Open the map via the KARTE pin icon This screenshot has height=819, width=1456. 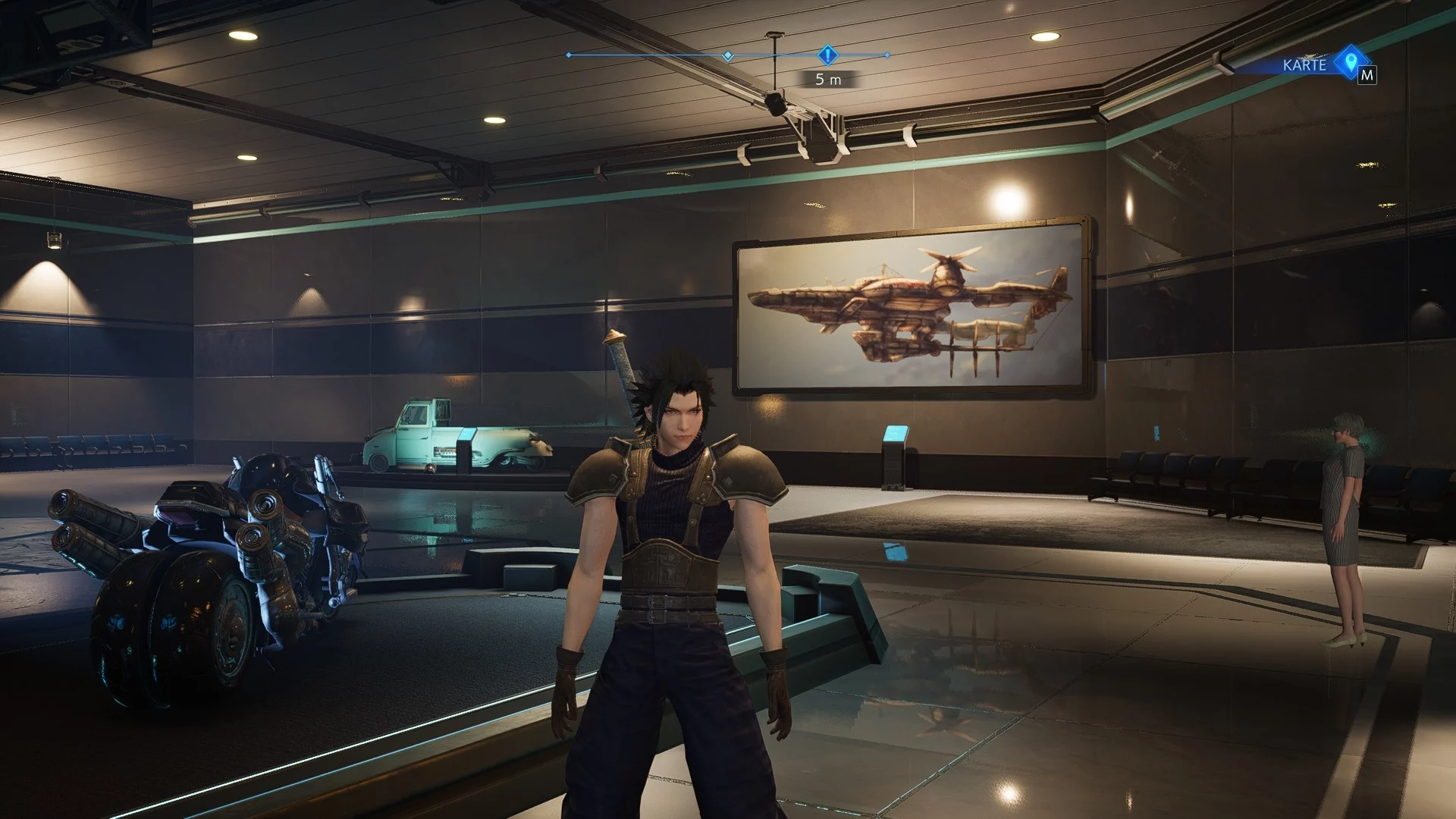(1350, 61)
